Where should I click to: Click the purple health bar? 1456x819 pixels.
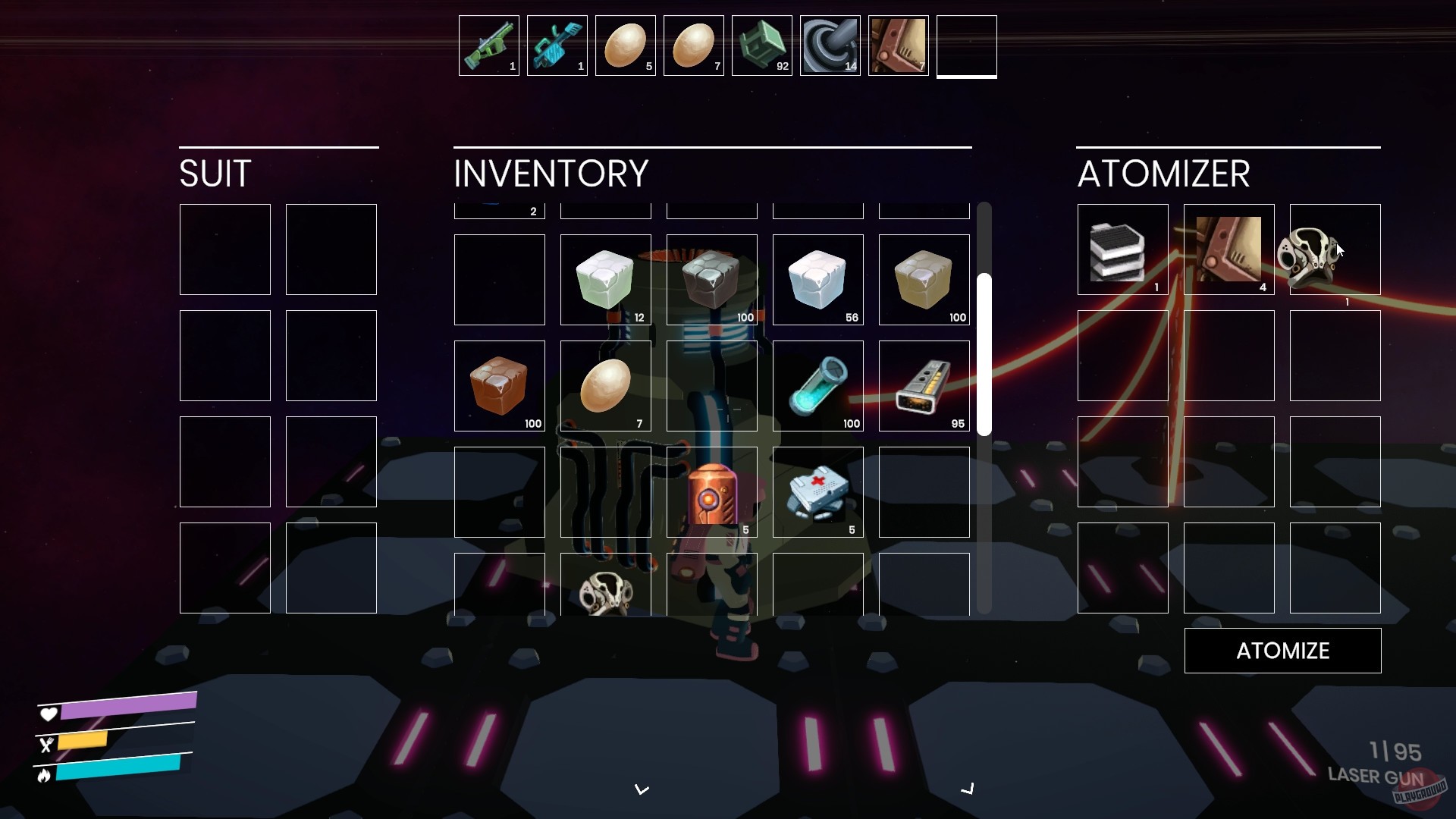pyautogui.click(x=129, y=707)
